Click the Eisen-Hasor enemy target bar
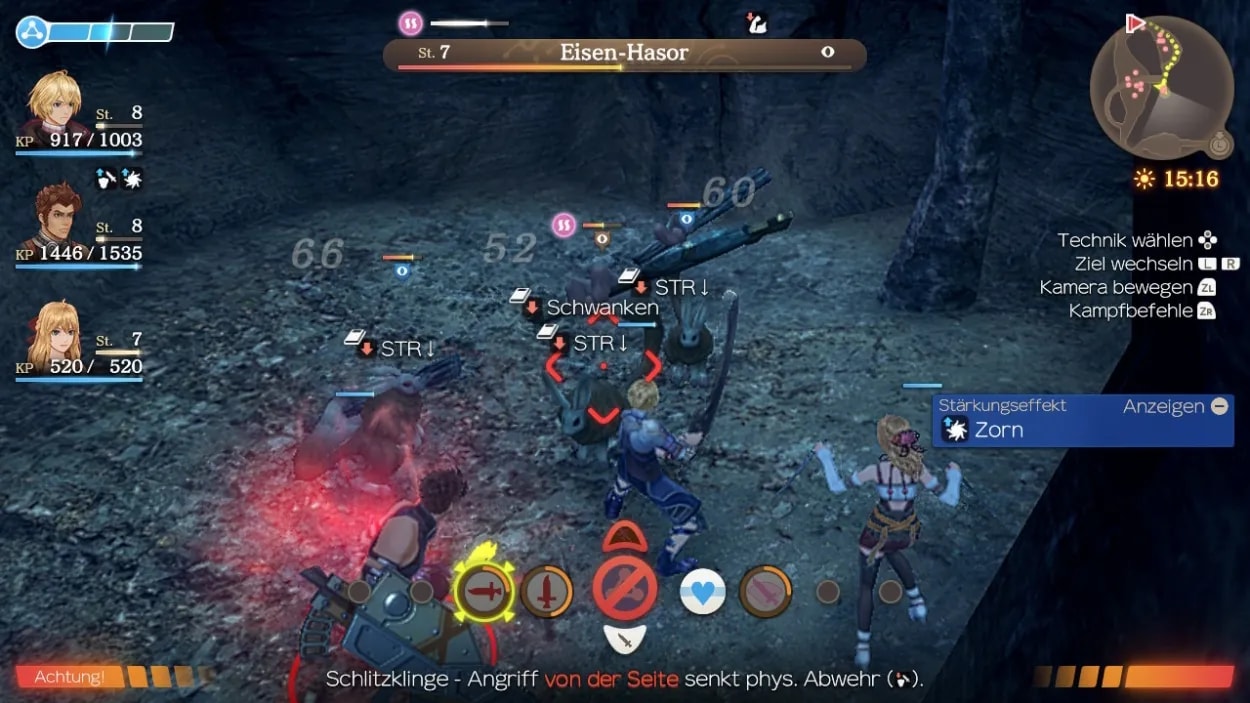This screenshot has height=703, width=1250. pos(624,54)
